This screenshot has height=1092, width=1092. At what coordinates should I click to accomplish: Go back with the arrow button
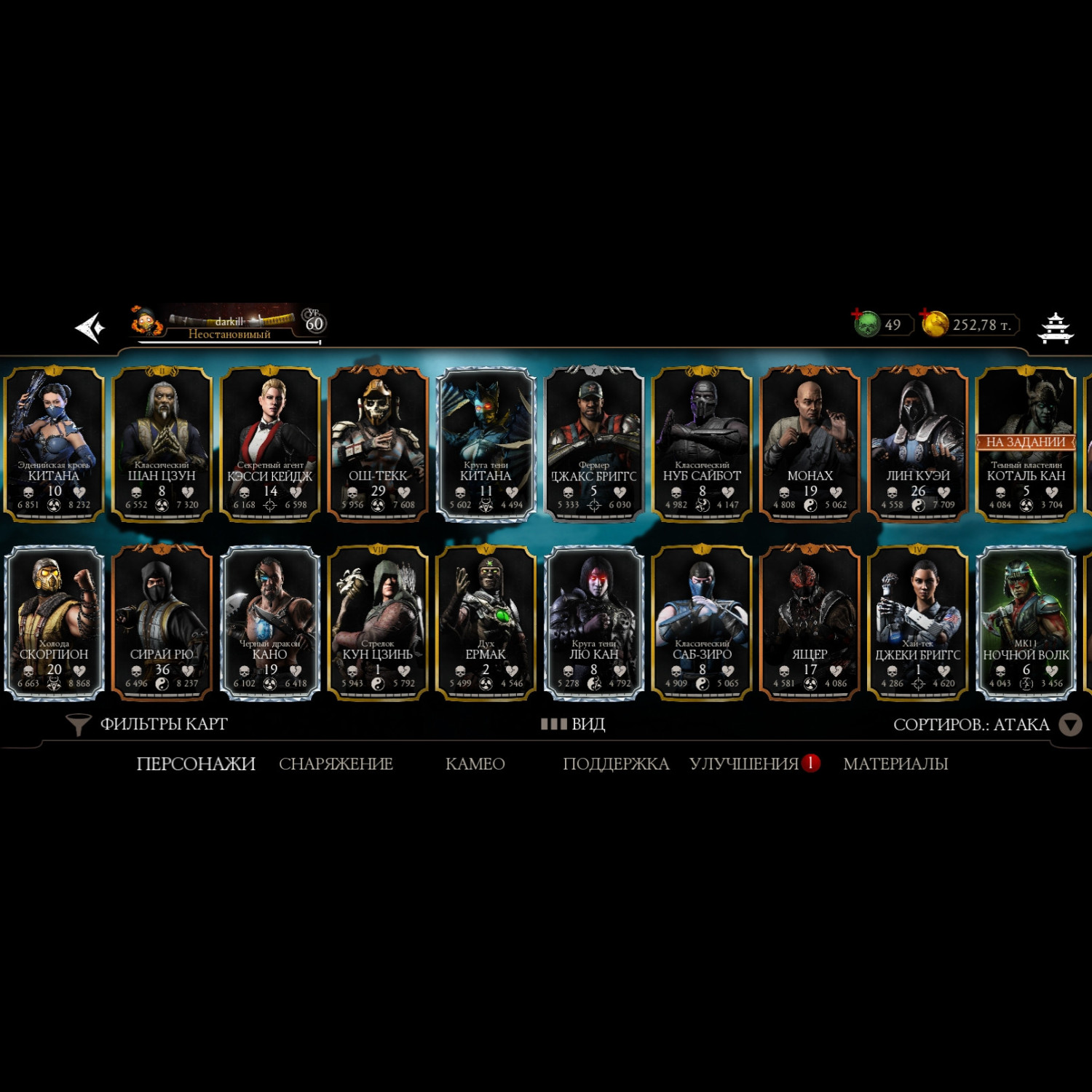[x=90, y=328]
